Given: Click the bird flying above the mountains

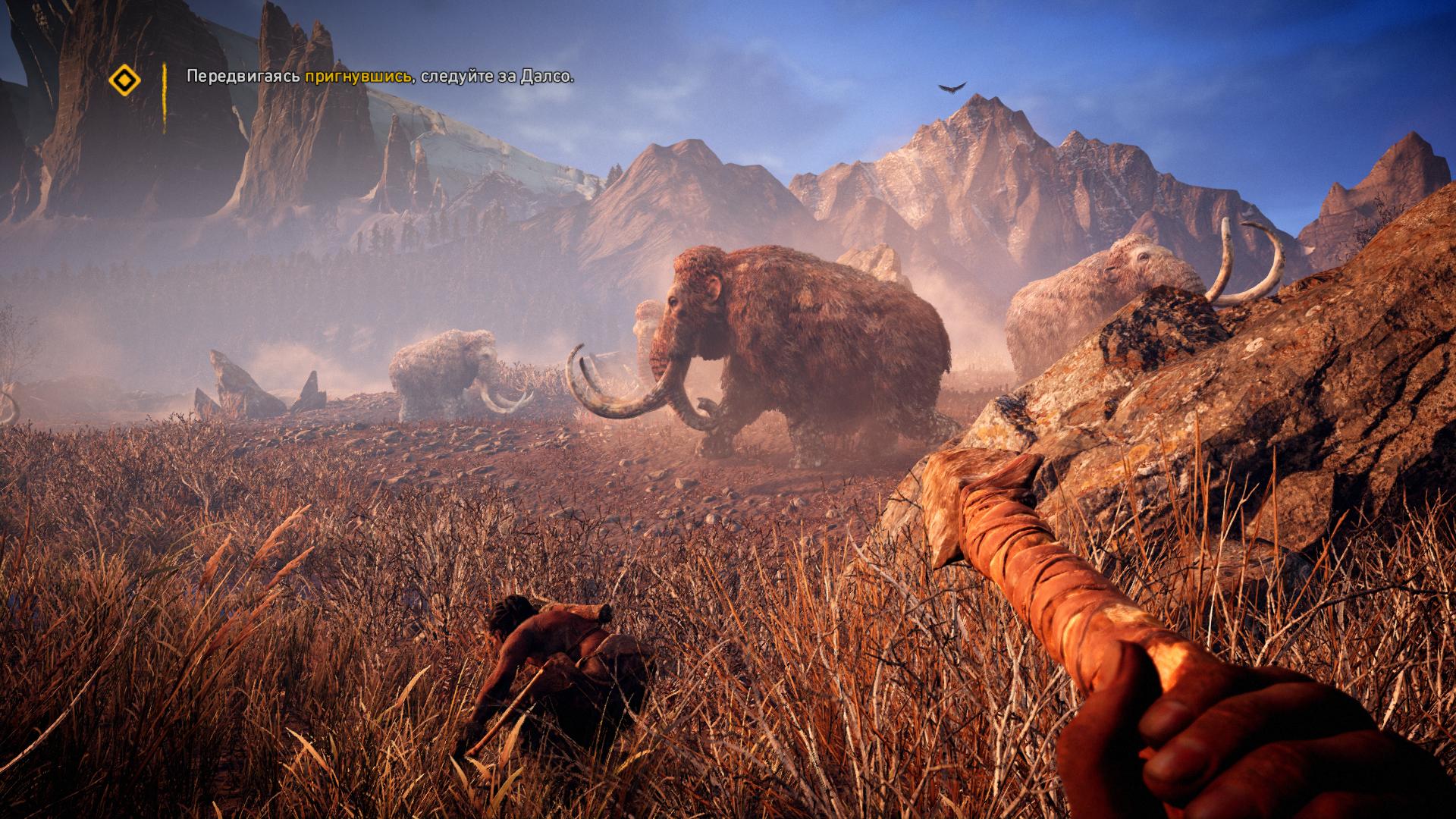Looking at the screenshot, I should tap(949, 87).
